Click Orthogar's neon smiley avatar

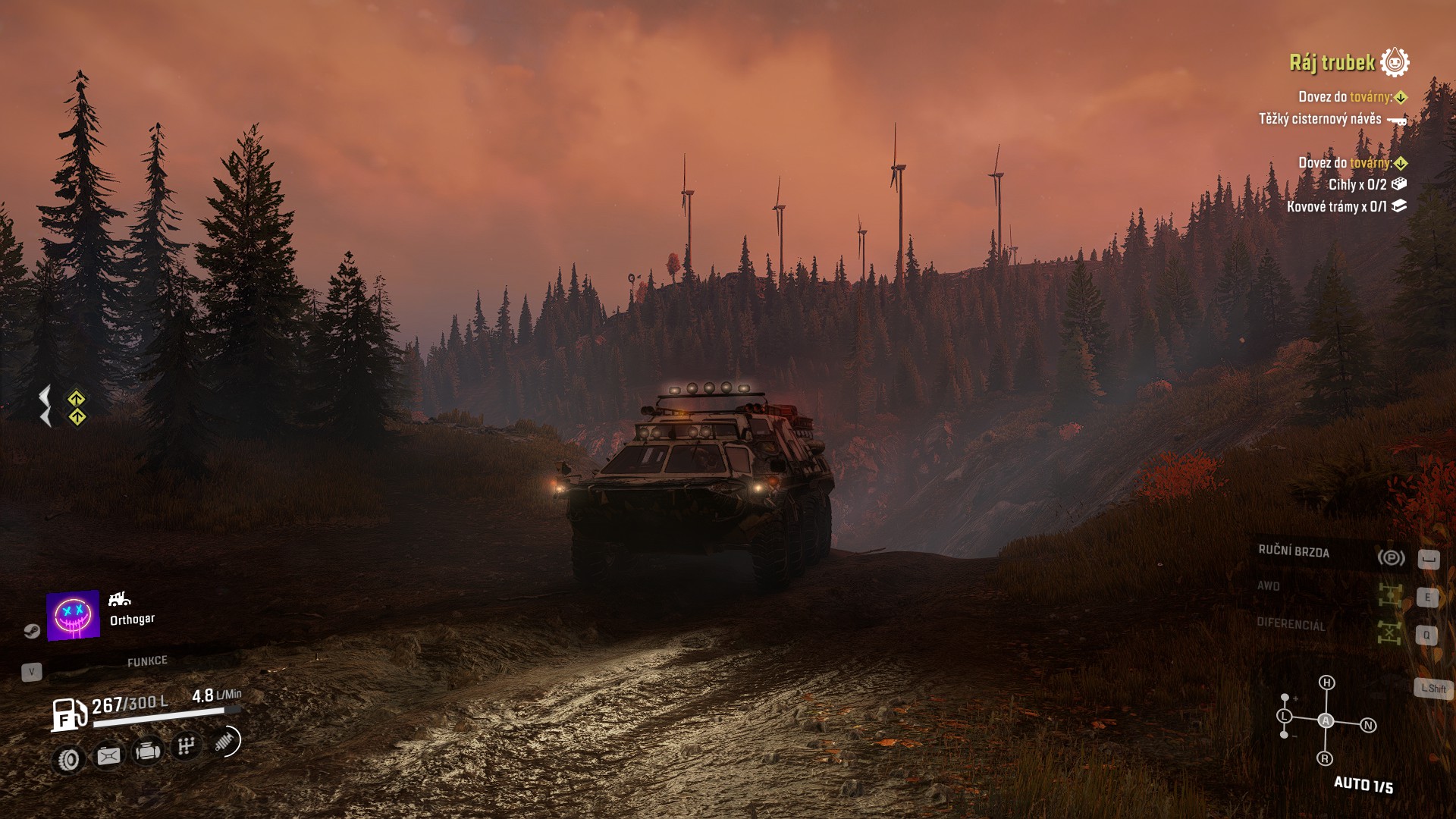tap(73, 615)
